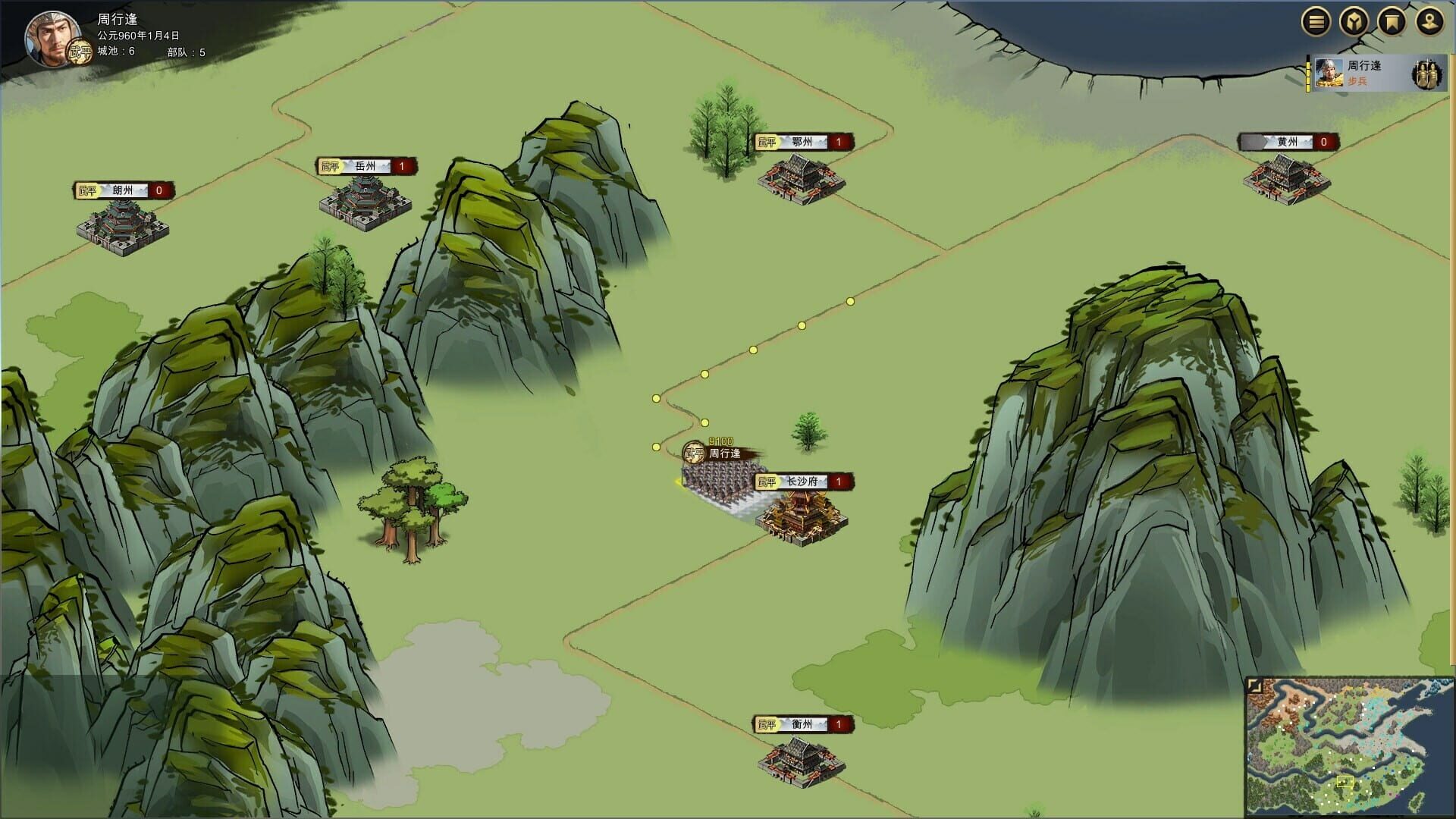Click the yellow troop strength bar on army card

point(1307,74)
